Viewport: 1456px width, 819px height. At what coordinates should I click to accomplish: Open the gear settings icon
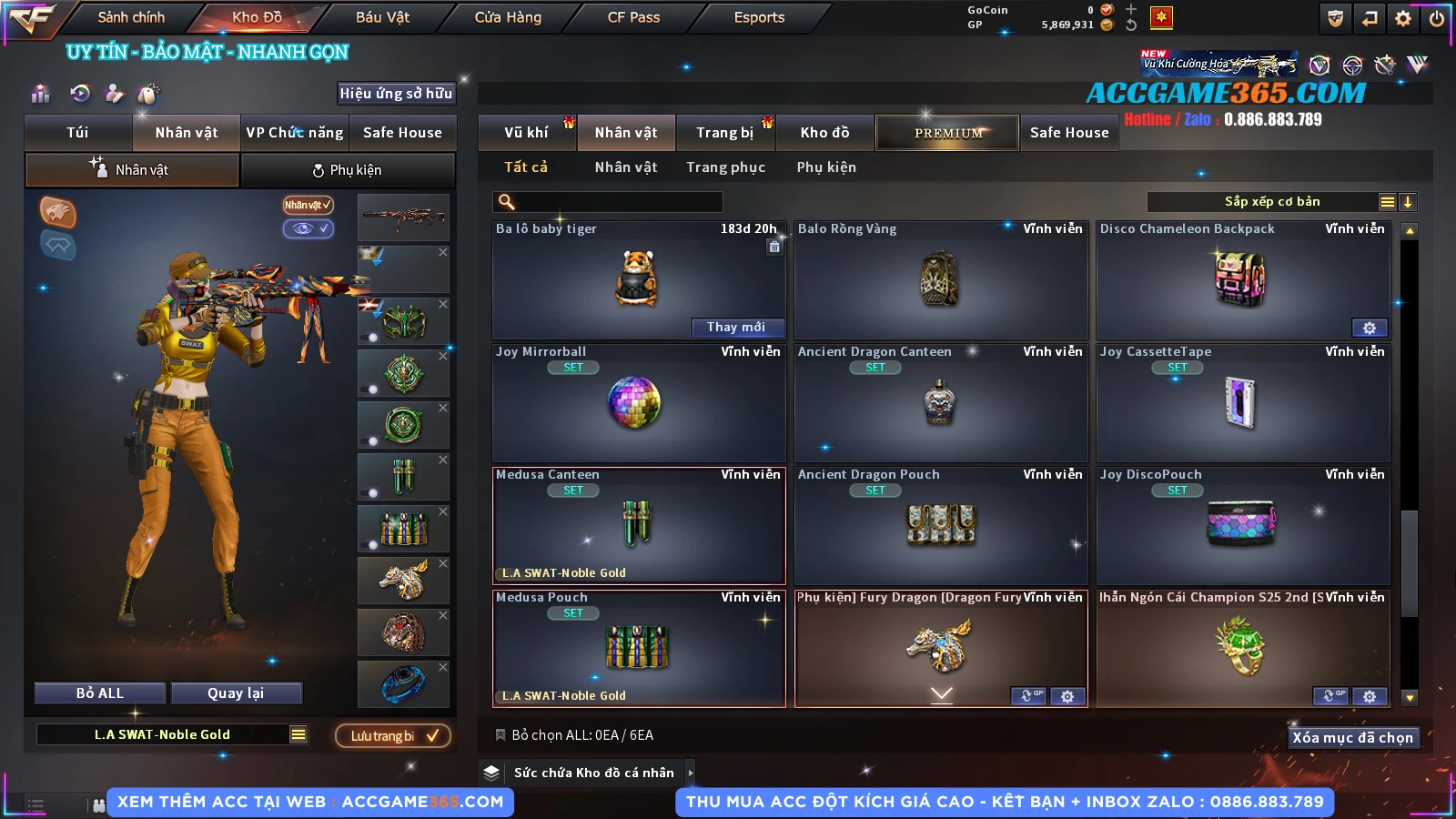[x=1403, y=18]
